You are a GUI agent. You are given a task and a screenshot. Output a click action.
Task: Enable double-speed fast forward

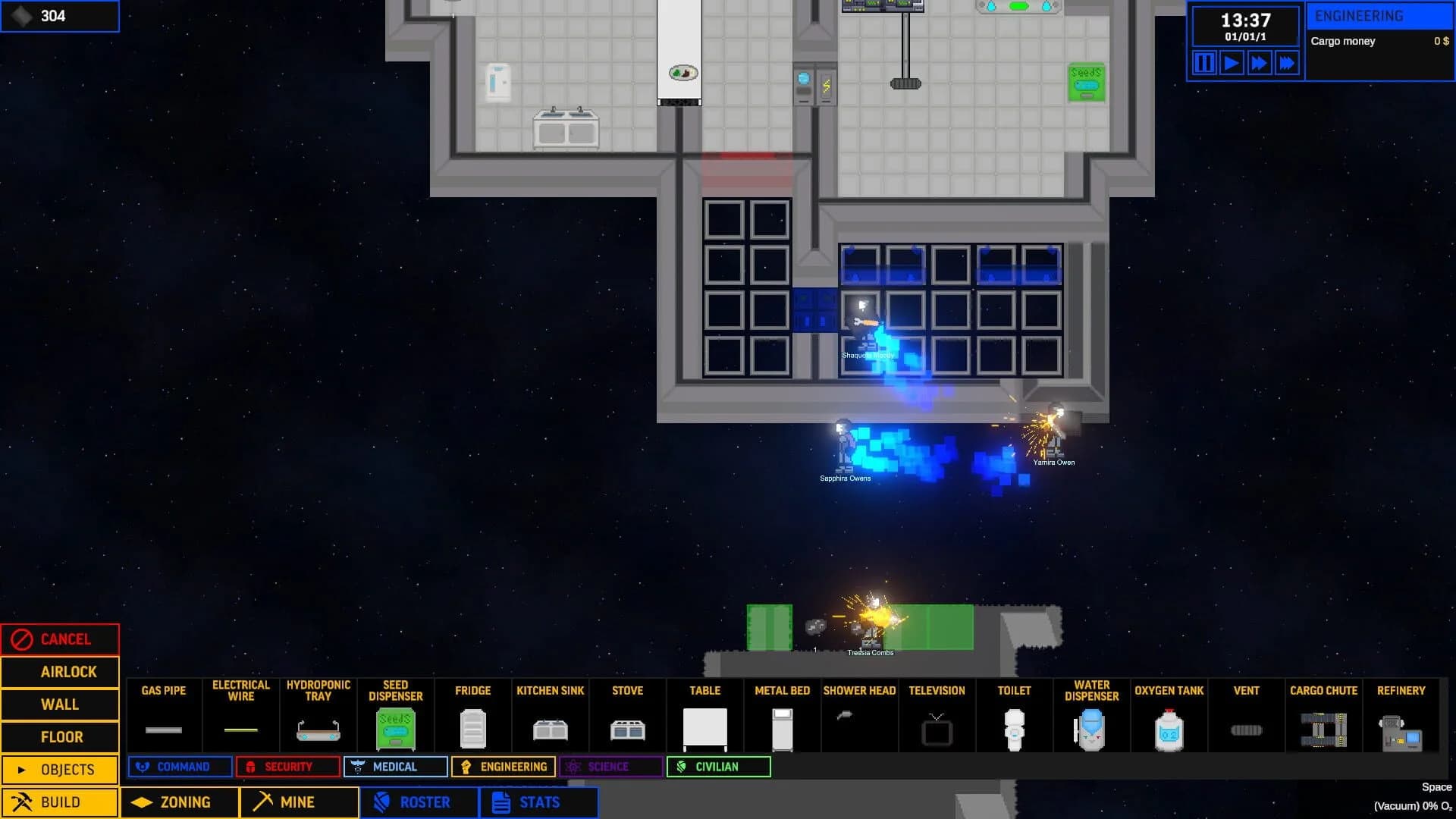[x=1259, y=64]
